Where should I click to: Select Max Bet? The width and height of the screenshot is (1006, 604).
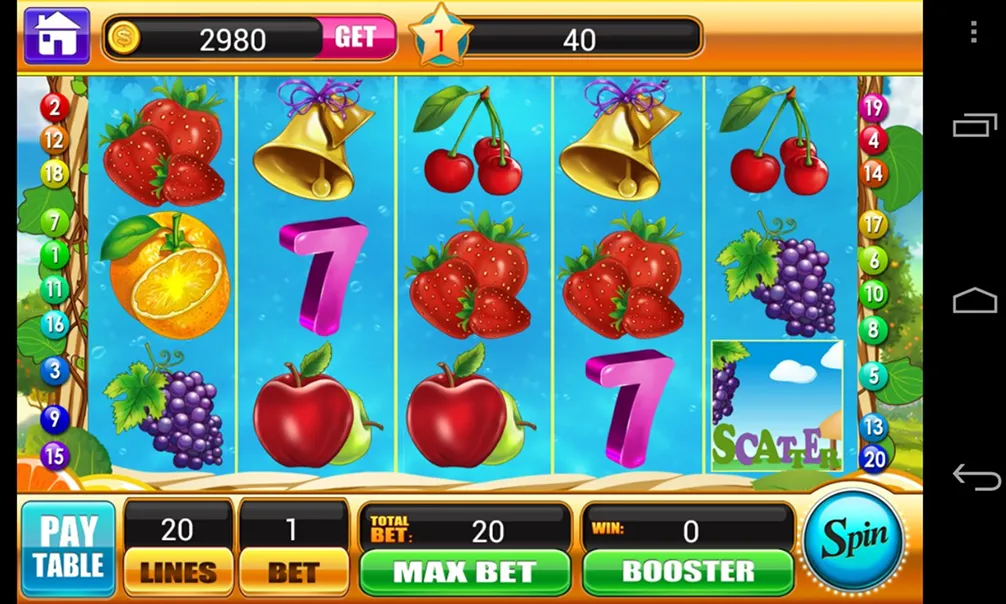pos(465,571)
